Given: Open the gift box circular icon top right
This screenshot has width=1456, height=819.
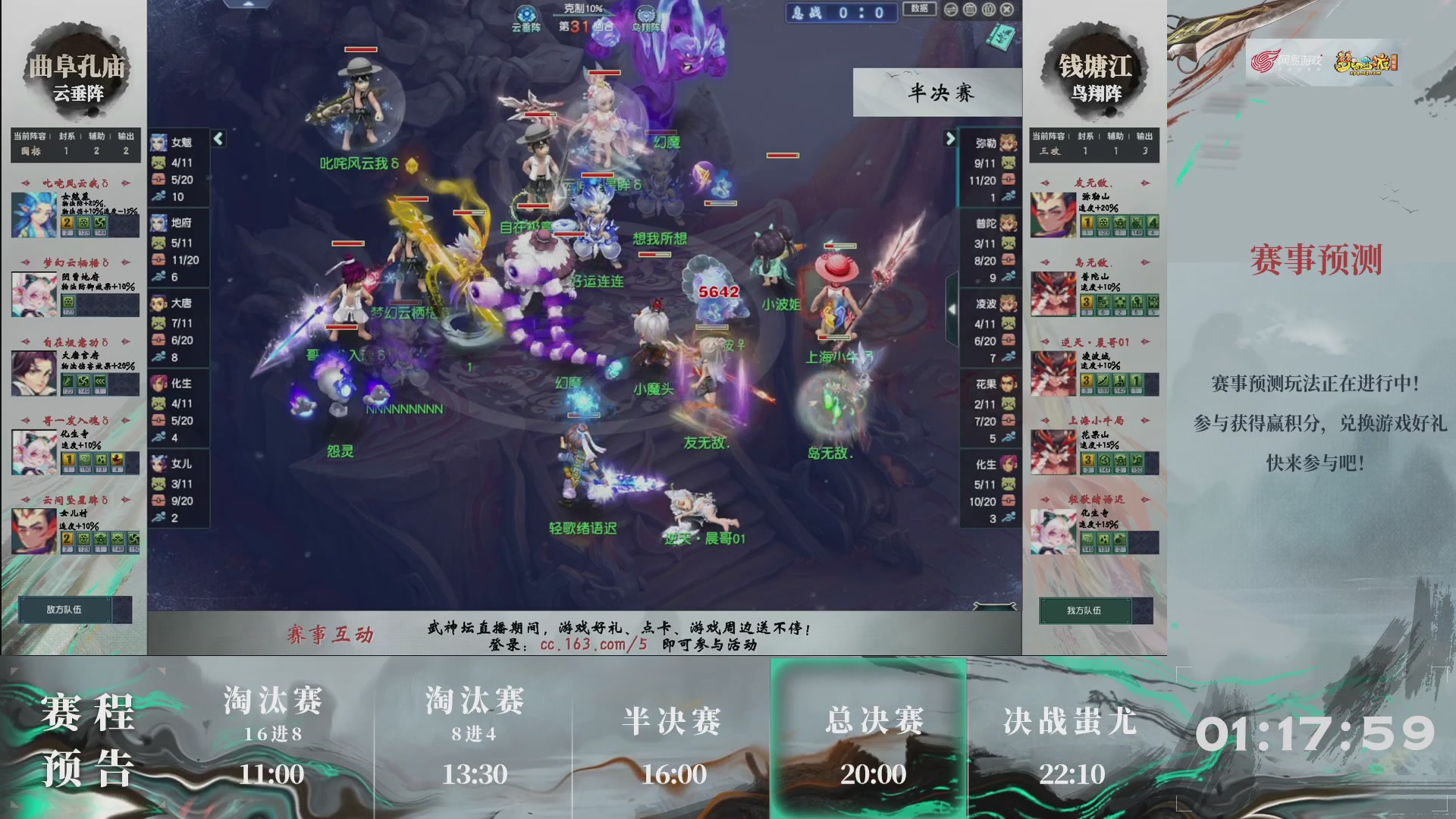Looking at the screenshot, I should [x=988, y=9].
